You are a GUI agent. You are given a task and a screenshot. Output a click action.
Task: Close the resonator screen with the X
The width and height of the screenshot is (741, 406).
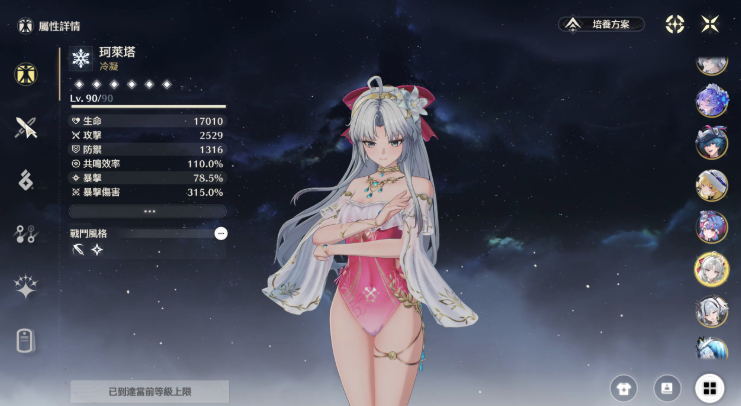tap(710, 24)
